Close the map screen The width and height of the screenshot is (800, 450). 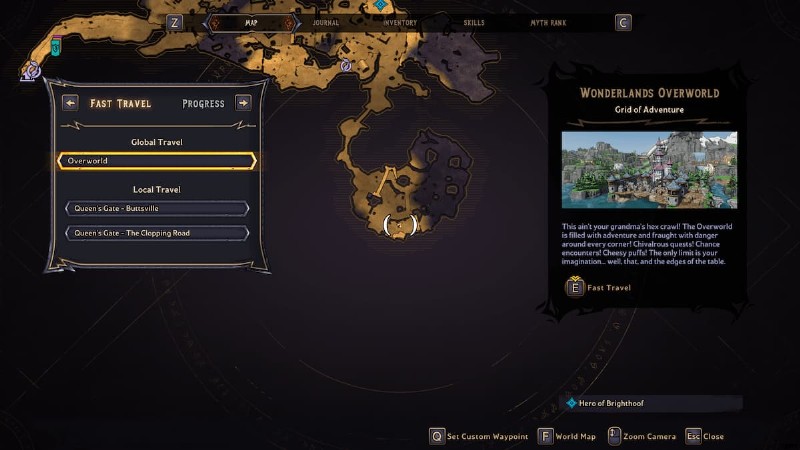click(705, 436)
